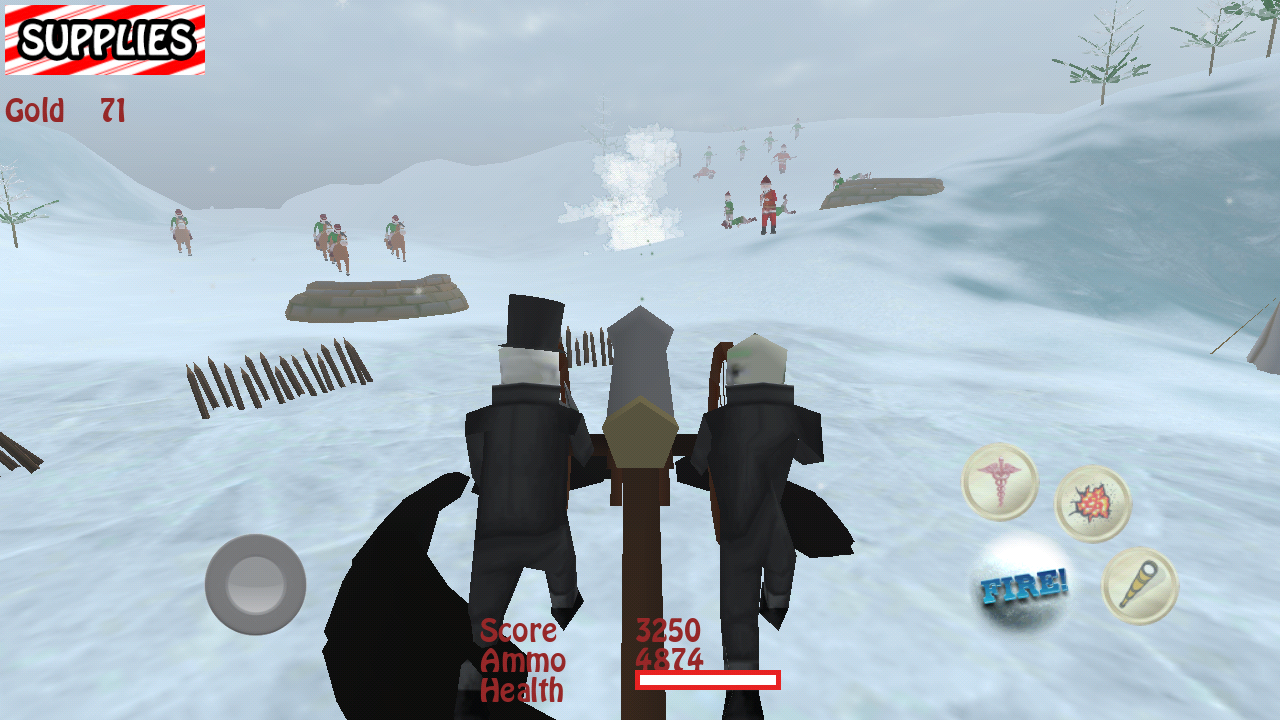Click the candy-striped SUPPLIES banner
Screen dimensions: 1280x720
[103, 41]
